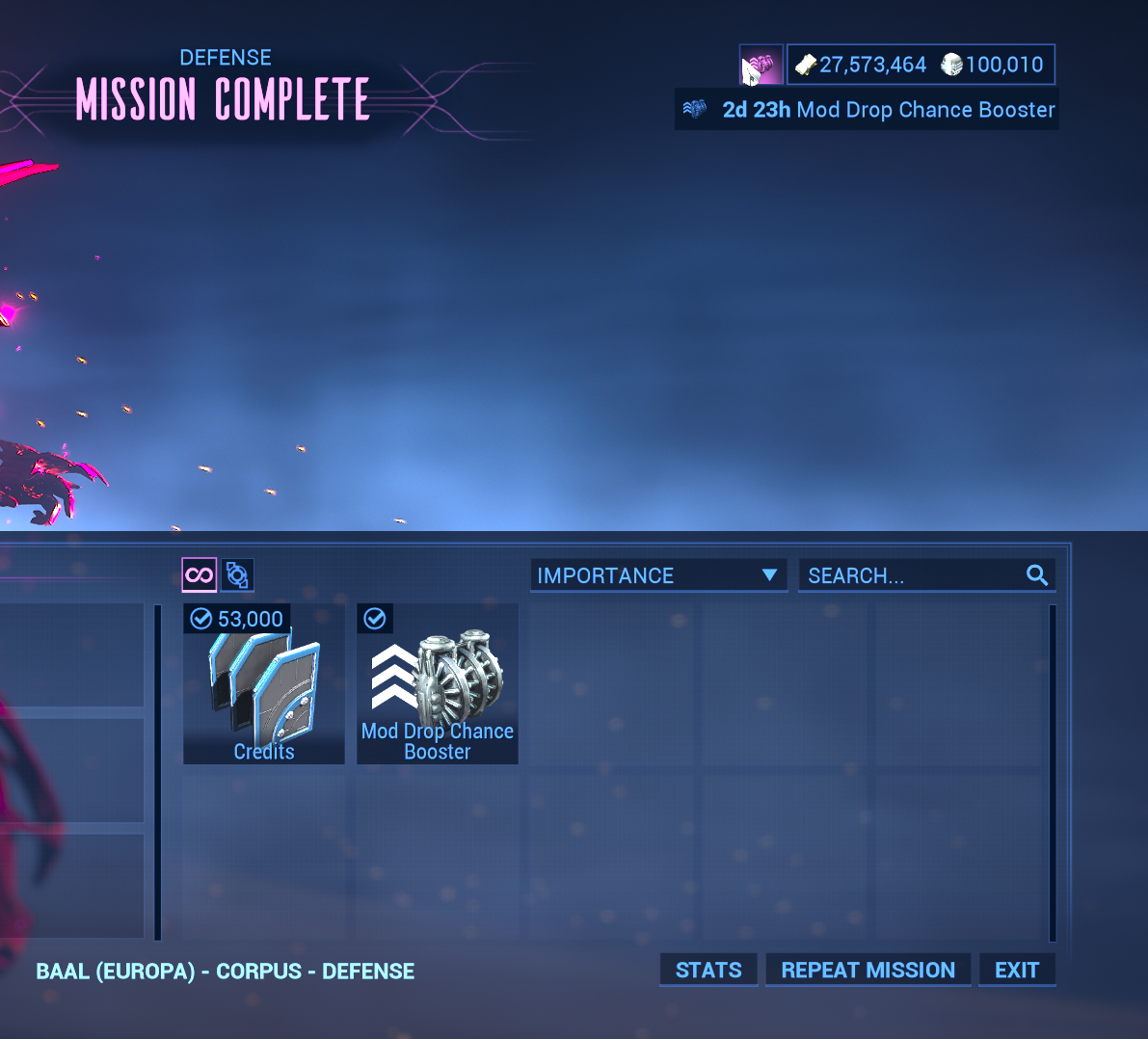Click the pink profile glyph icon
This screenshot has width=1148, height=1039.
pos(761,66)
